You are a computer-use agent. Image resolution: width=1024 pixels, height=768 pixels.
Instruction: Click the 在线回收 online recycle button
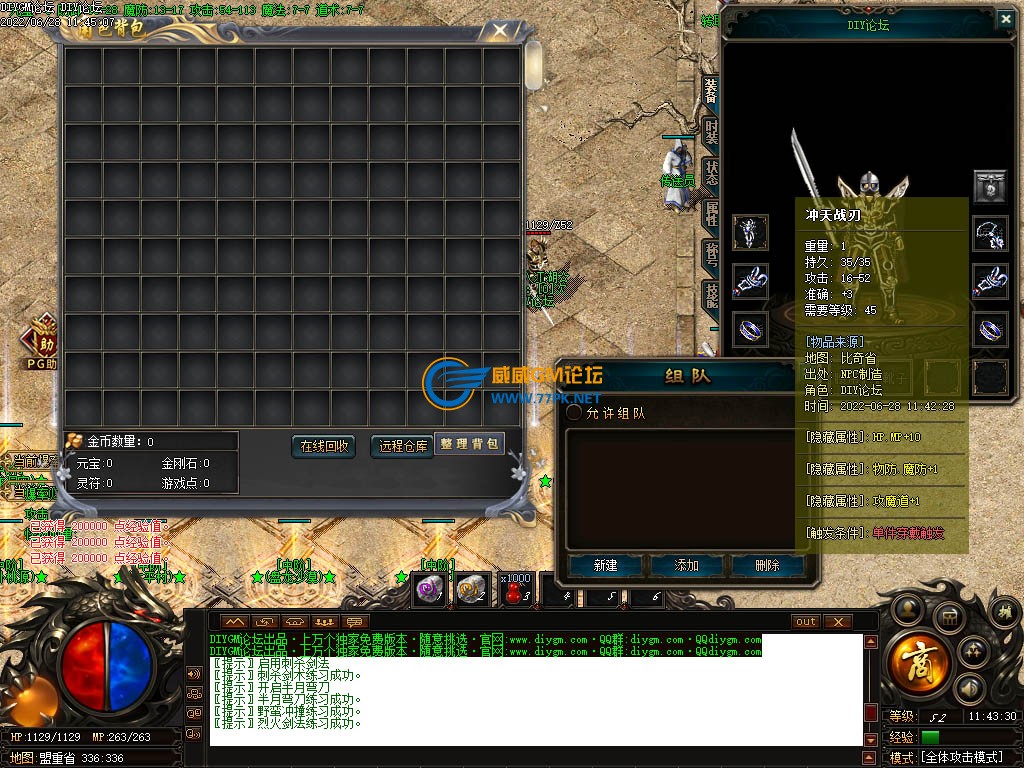click(324, 446)
